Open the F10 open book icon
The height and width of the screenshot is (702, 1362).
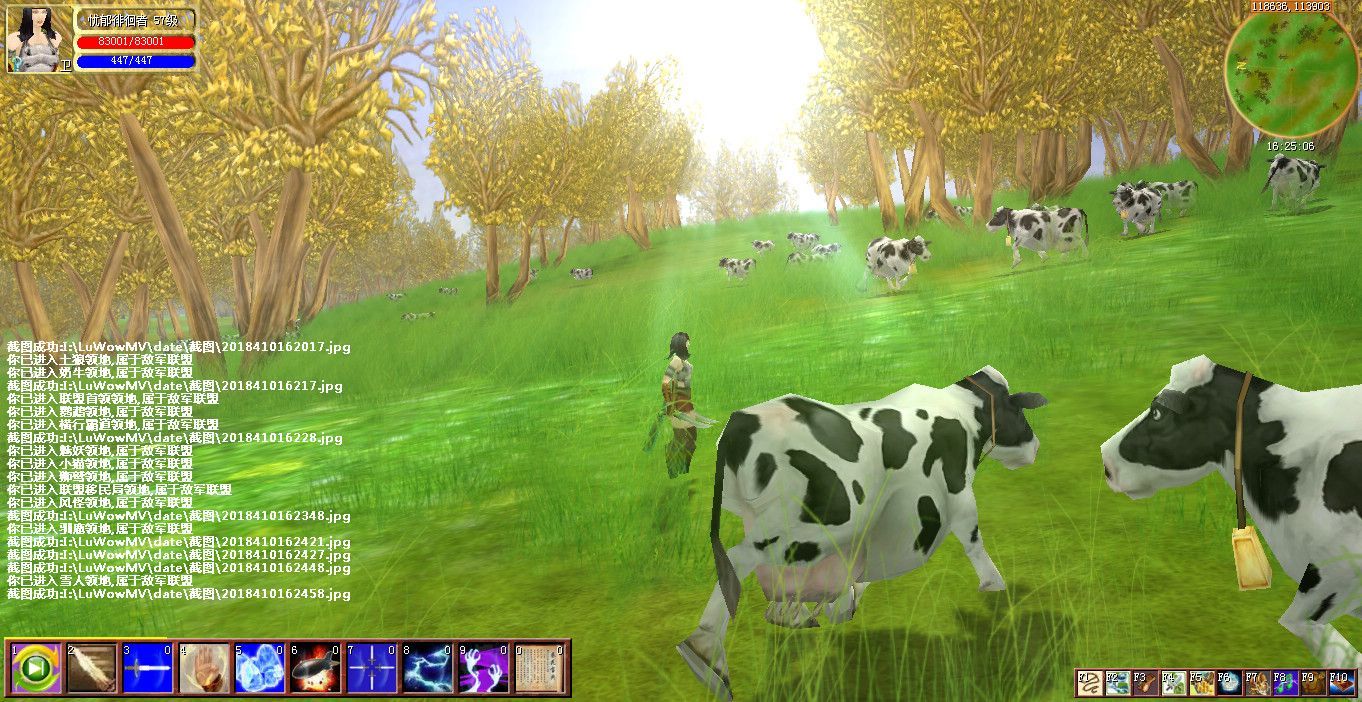[x=1341, y=683]
